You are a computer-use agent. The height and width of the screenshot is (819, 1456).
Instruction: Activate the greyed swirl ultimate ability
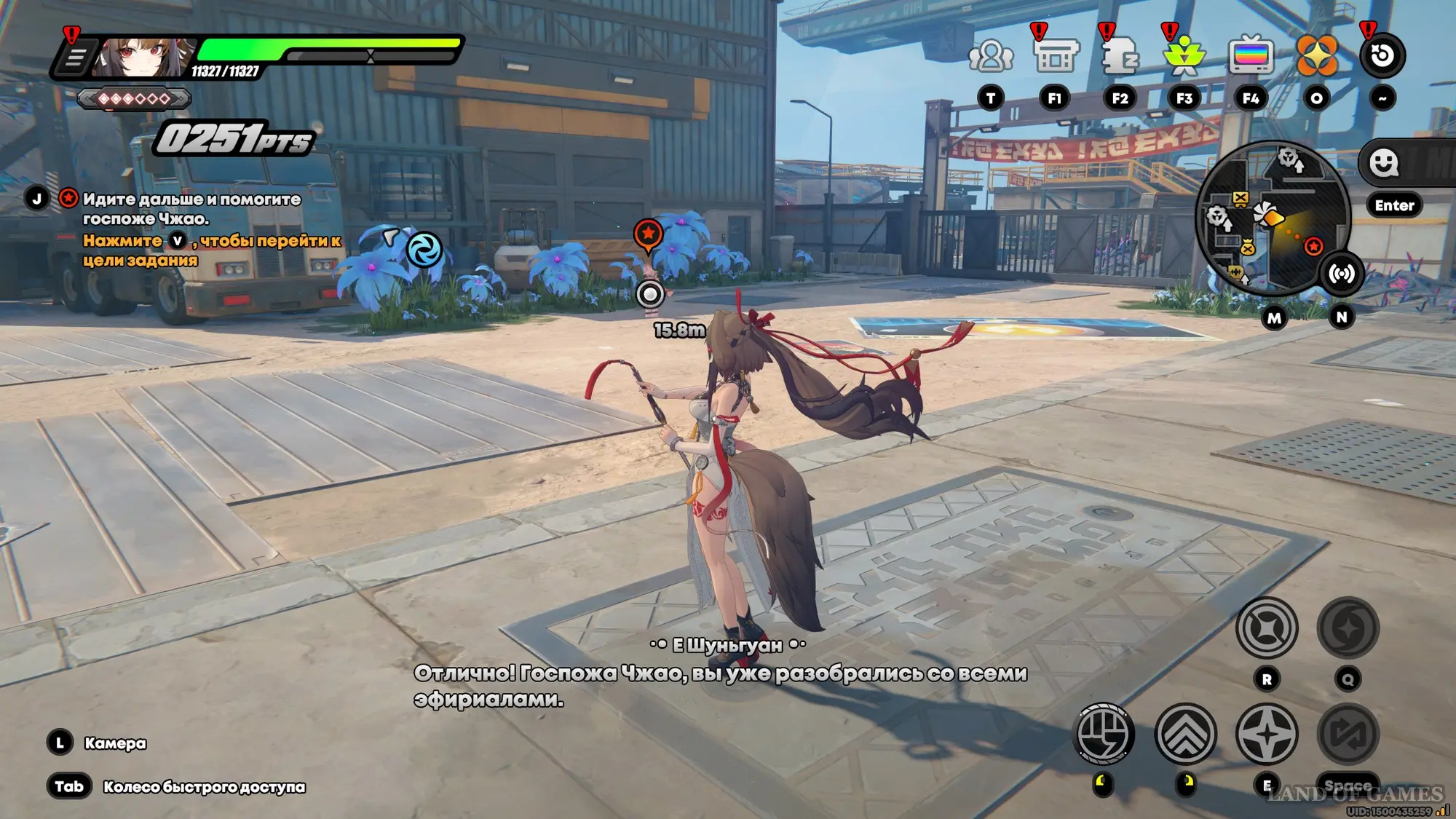coord(1348,628)
